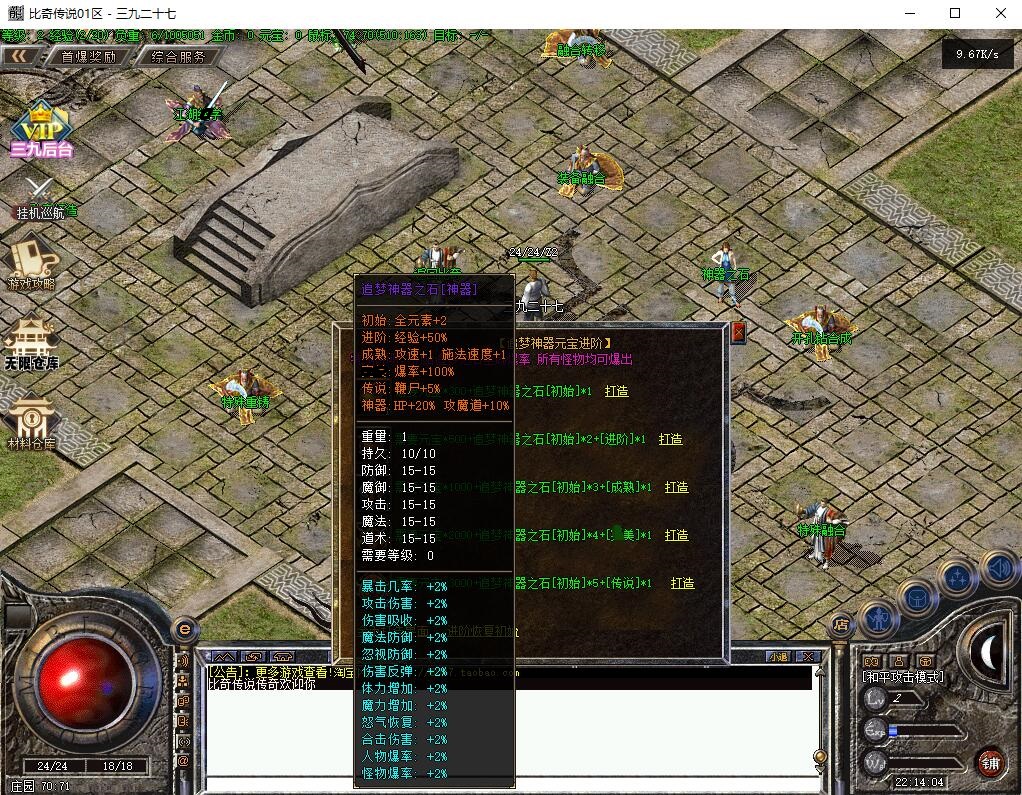Open the 游戏攻略 game guide
This screenshot has height=795, width=1022.
[x=32, y=262]
